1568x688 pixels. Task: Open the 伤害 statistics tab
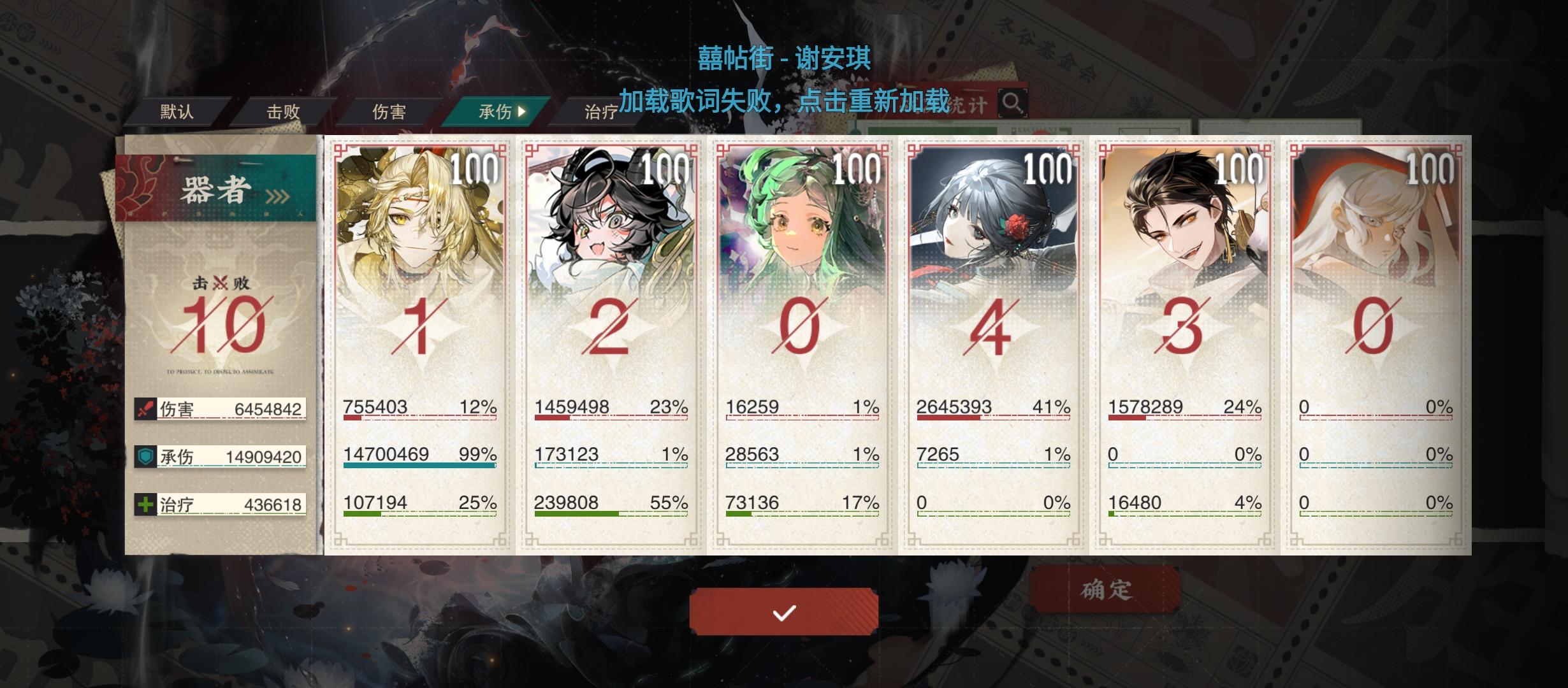click(389, 110)
